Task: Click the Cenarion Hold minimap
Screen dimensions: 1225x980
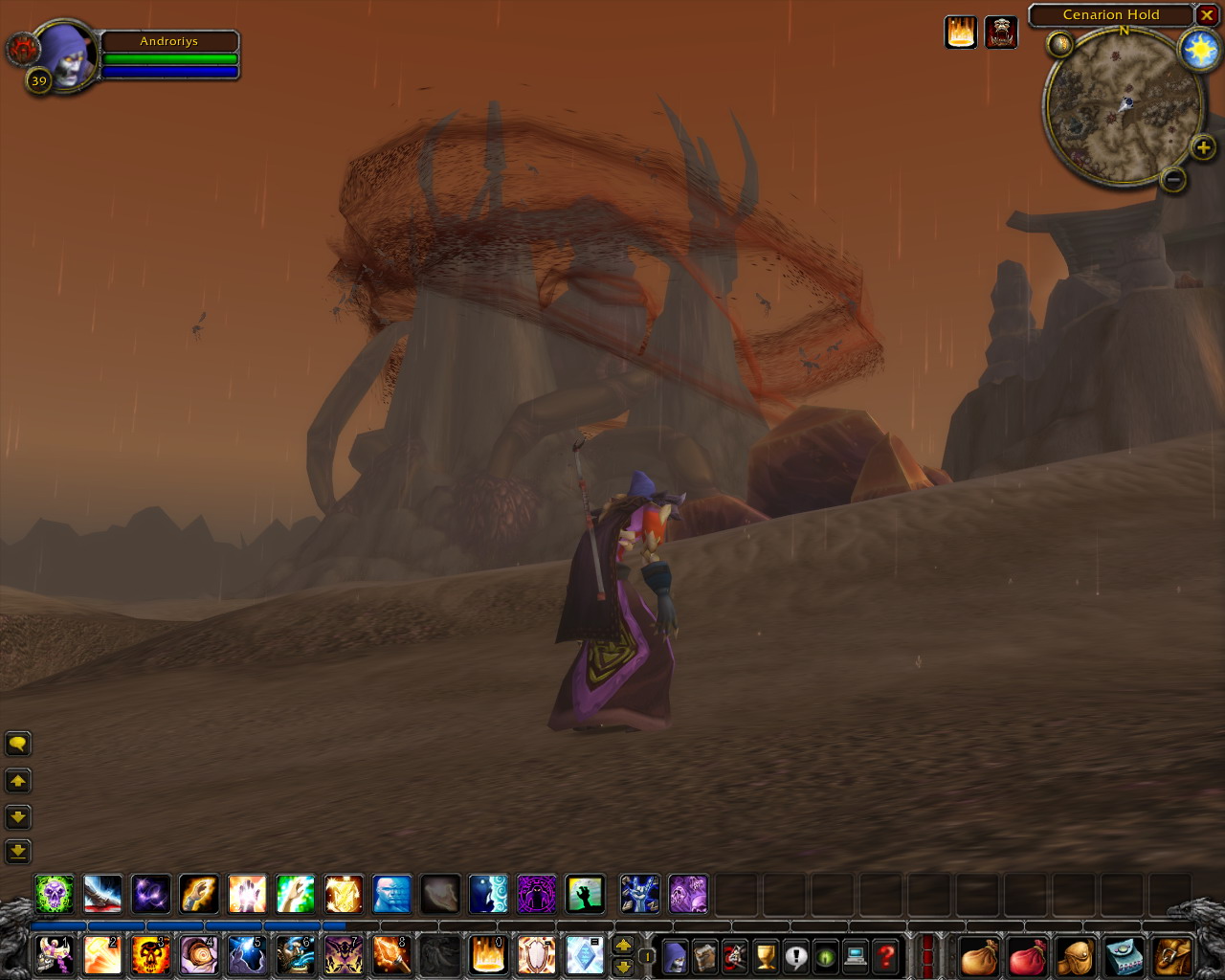Action: tap(1123, 106)
